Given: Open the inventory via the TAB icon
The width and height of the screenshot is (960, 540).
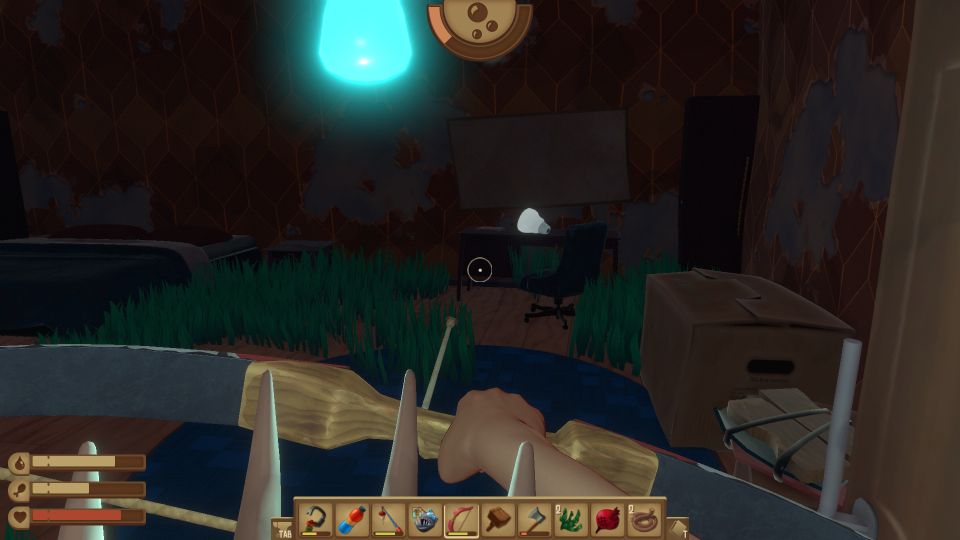Looking at the screenshot, I should point(282,527).
